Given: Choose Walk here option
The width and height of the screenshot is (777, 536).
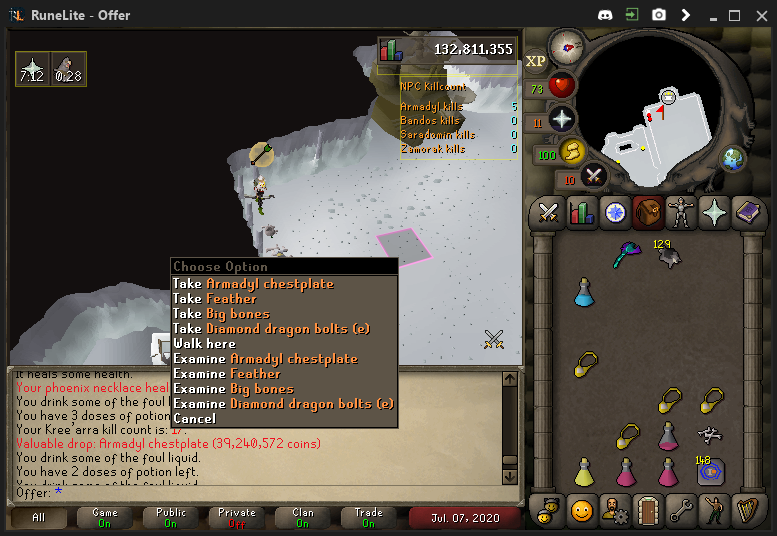Looking at the screenshot, I should tap(204, 344).
